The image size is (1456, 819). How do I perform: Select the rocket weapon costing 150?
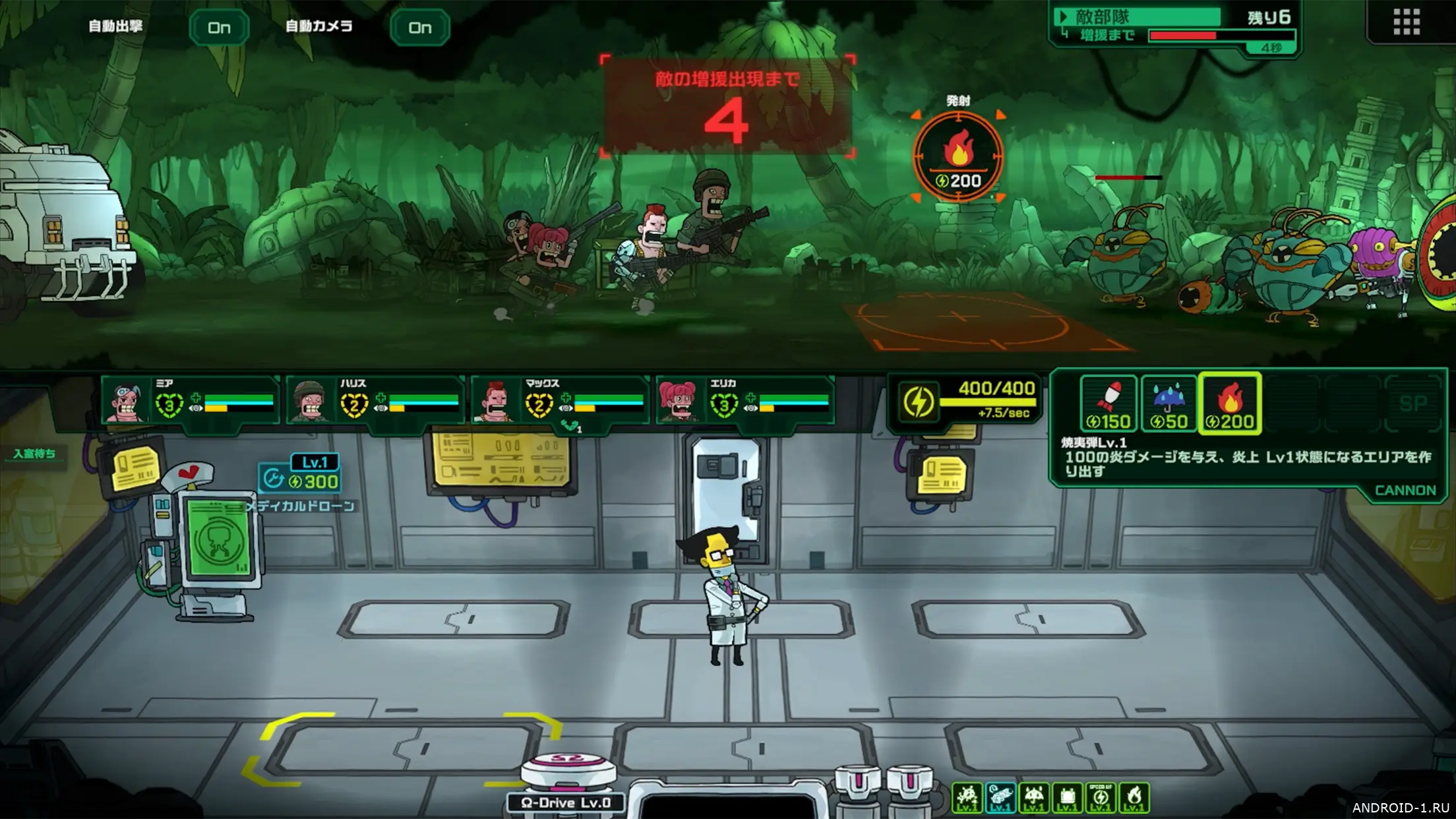coord(1108,404)
